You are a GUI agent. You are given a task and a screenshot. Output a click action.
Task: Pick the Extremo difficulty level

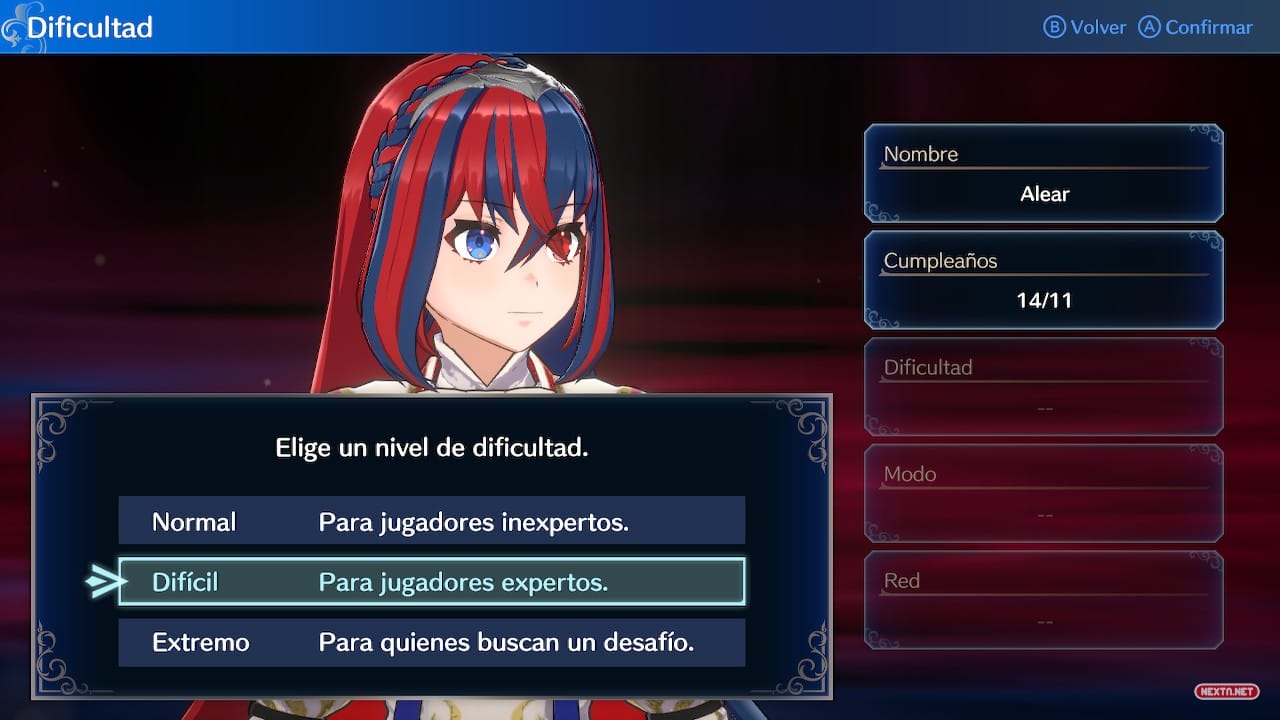[x=431, y=642]
